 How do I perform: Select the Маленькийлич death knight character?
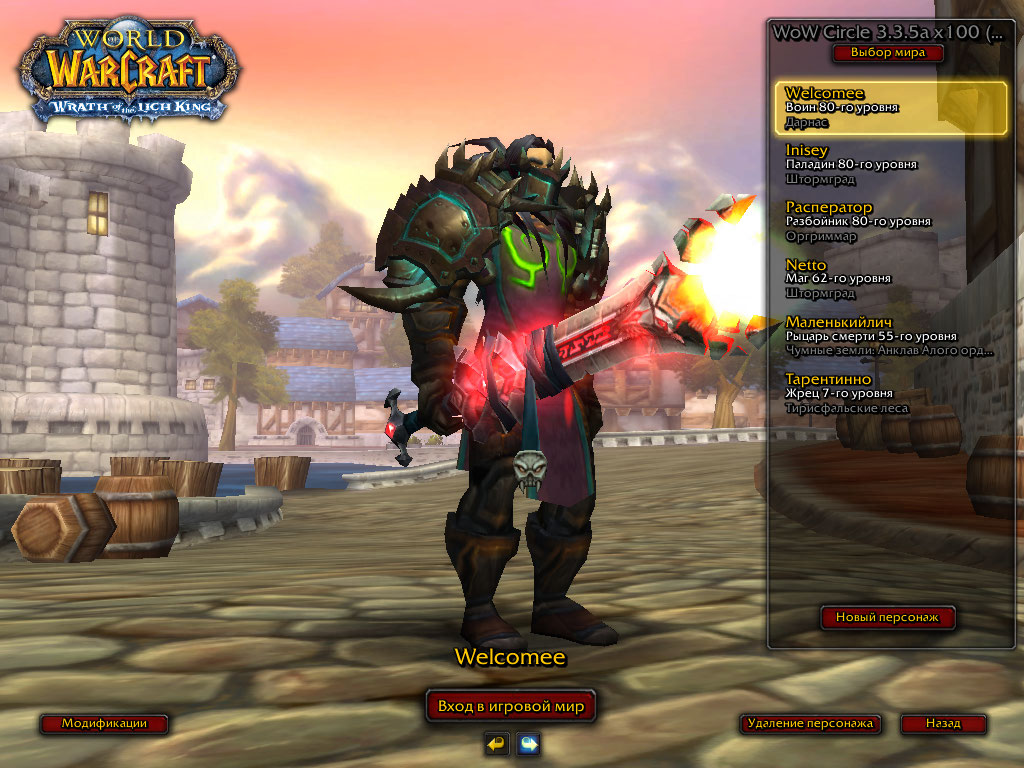pos(890,336)
